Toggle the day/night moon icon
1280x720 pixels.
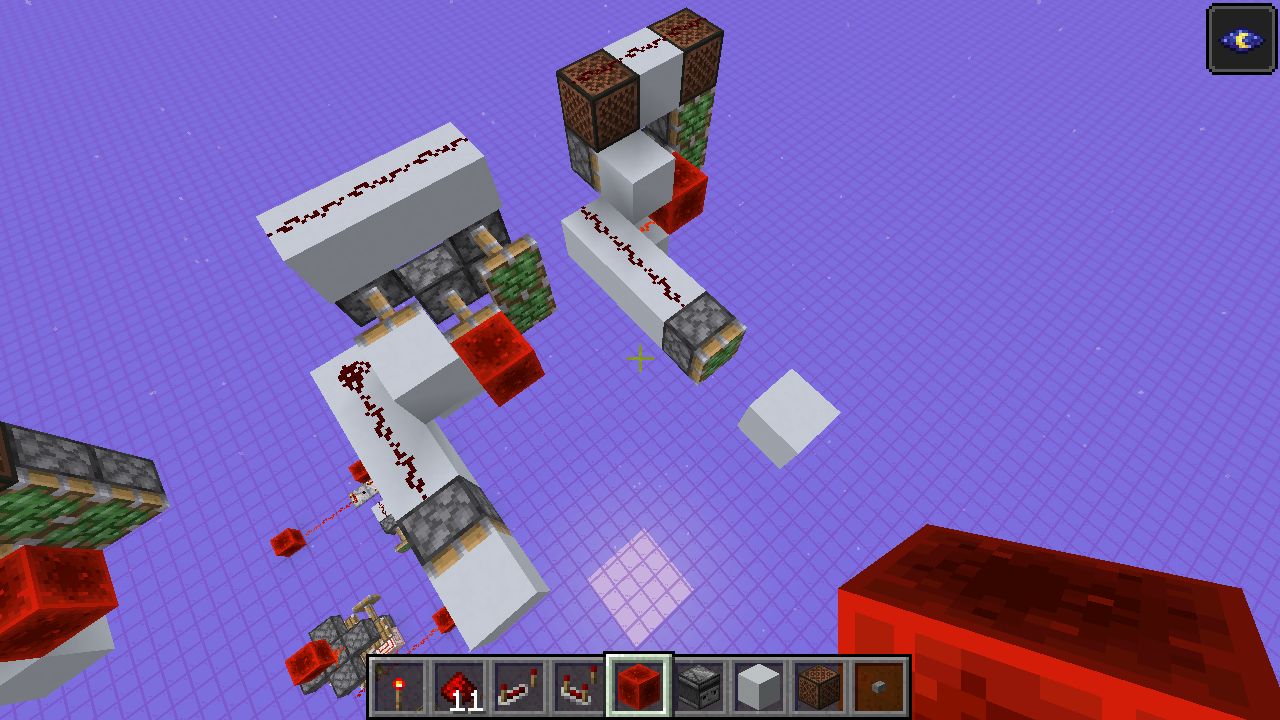1241,41
